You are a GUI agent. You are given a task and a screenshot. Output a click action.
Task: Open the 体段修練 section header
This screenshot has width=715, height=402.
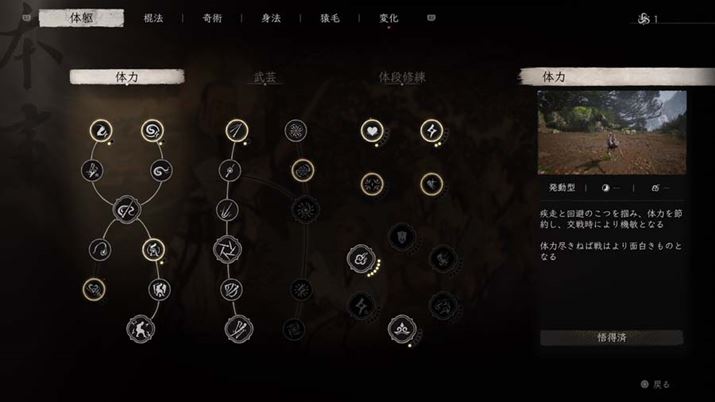[x=401, y=77]
